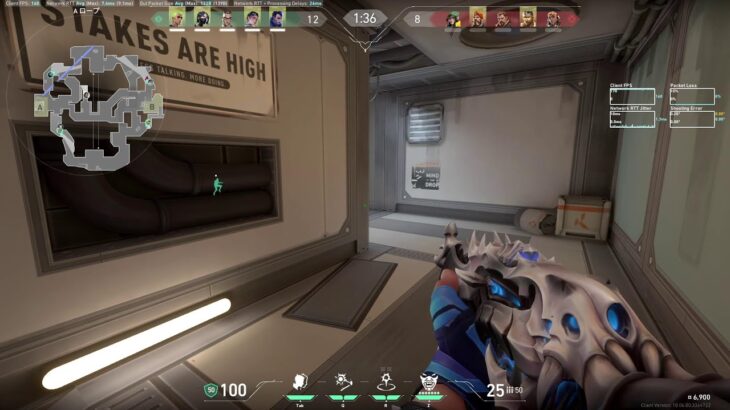Select the A site marker on the minimap

coord(40,105)
